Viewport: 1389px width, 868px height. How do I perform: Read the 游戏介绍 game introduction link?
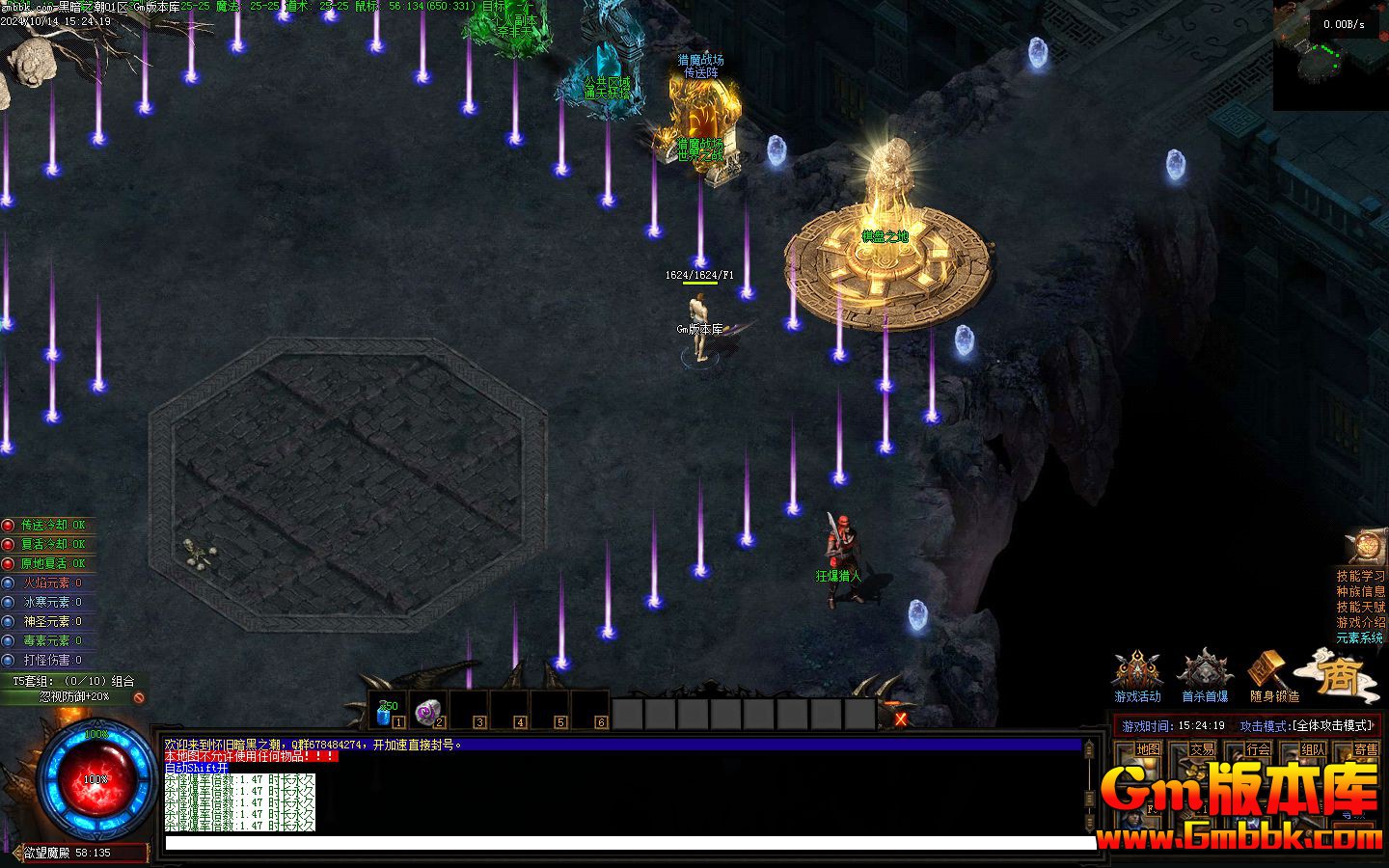1360,622
